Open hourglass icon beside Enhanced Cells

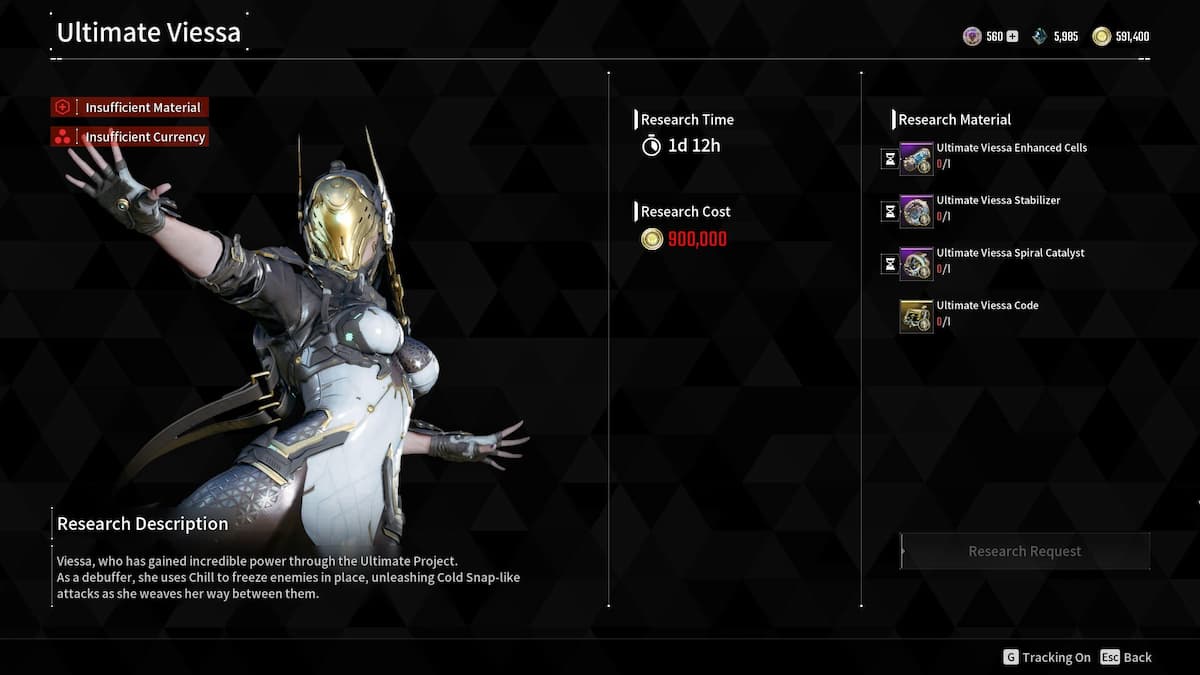pos(889,158)
